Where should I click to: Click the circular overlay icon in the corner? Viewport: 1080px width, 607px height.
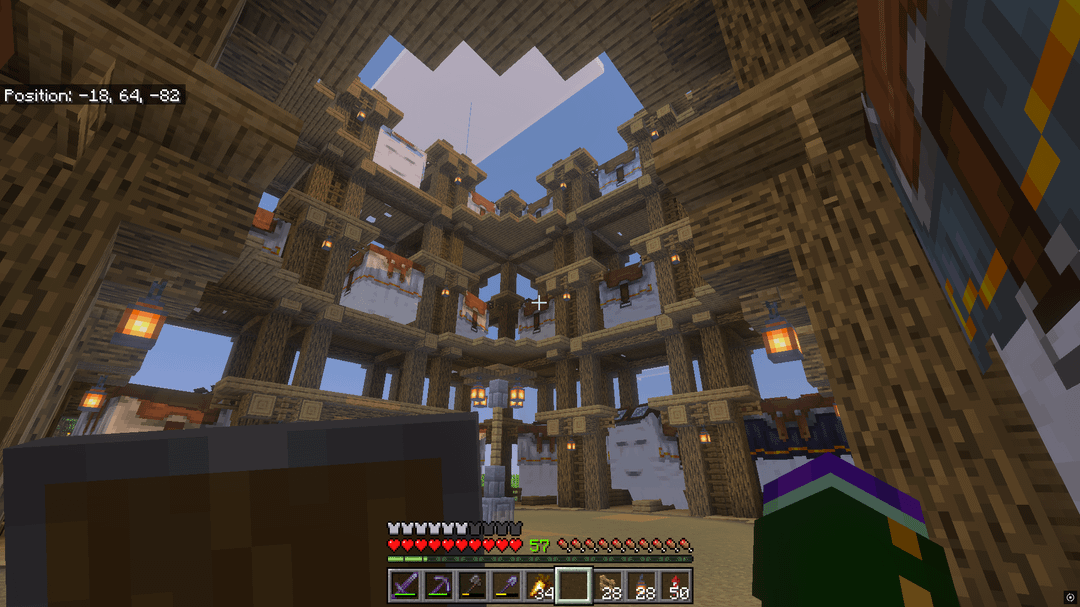[1070, 597]
